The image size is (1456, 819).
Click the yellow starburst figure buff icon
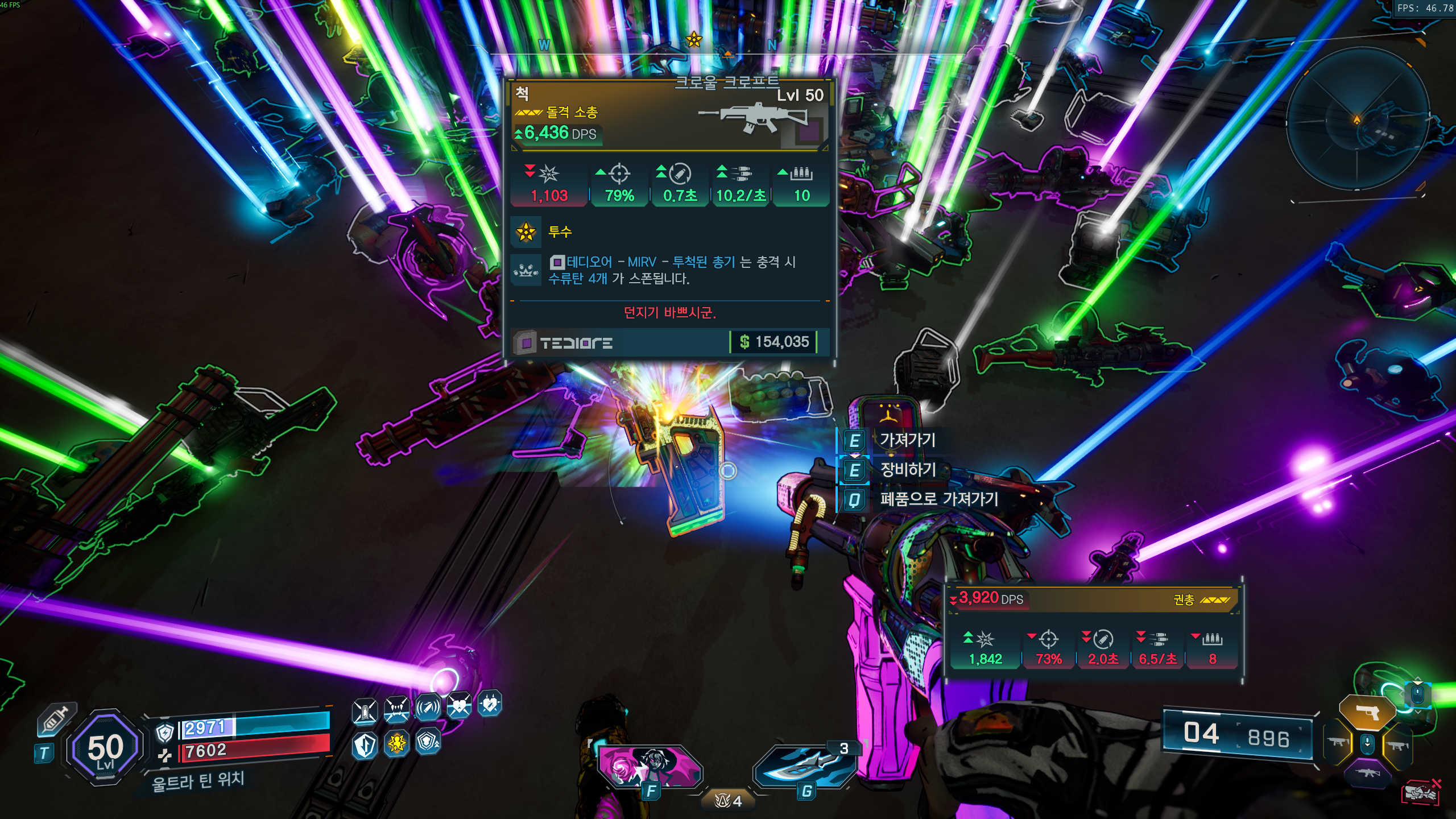(396, 743)
